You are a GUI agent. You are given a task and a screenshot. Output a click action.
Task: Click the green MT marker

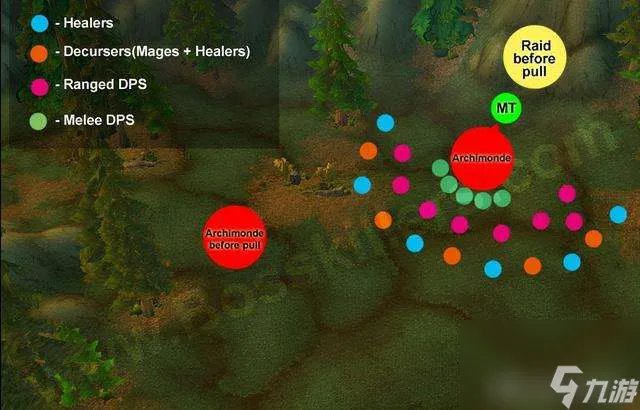506,108
